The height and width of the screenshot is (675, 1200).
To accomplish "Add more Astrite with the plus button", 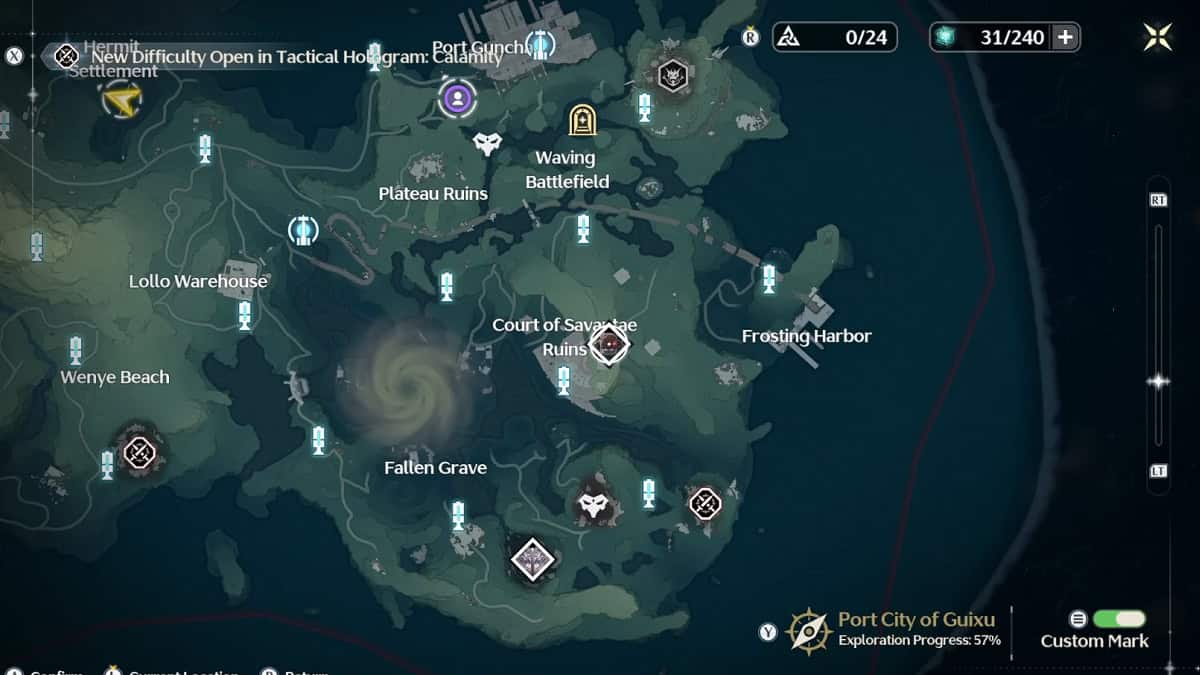I will coord(1066,38).
